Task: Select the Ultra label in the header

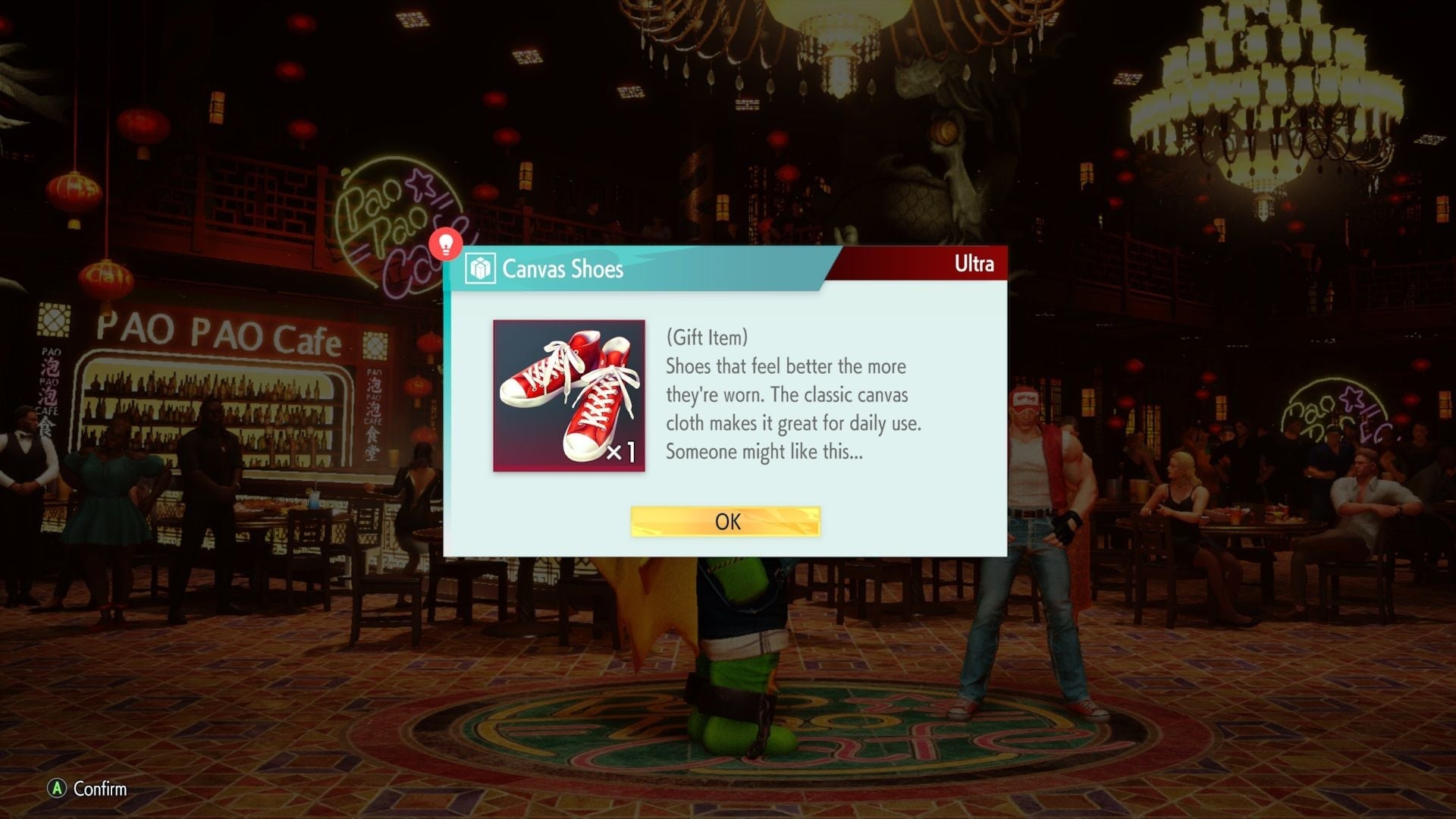Action: tap(974, 265)
